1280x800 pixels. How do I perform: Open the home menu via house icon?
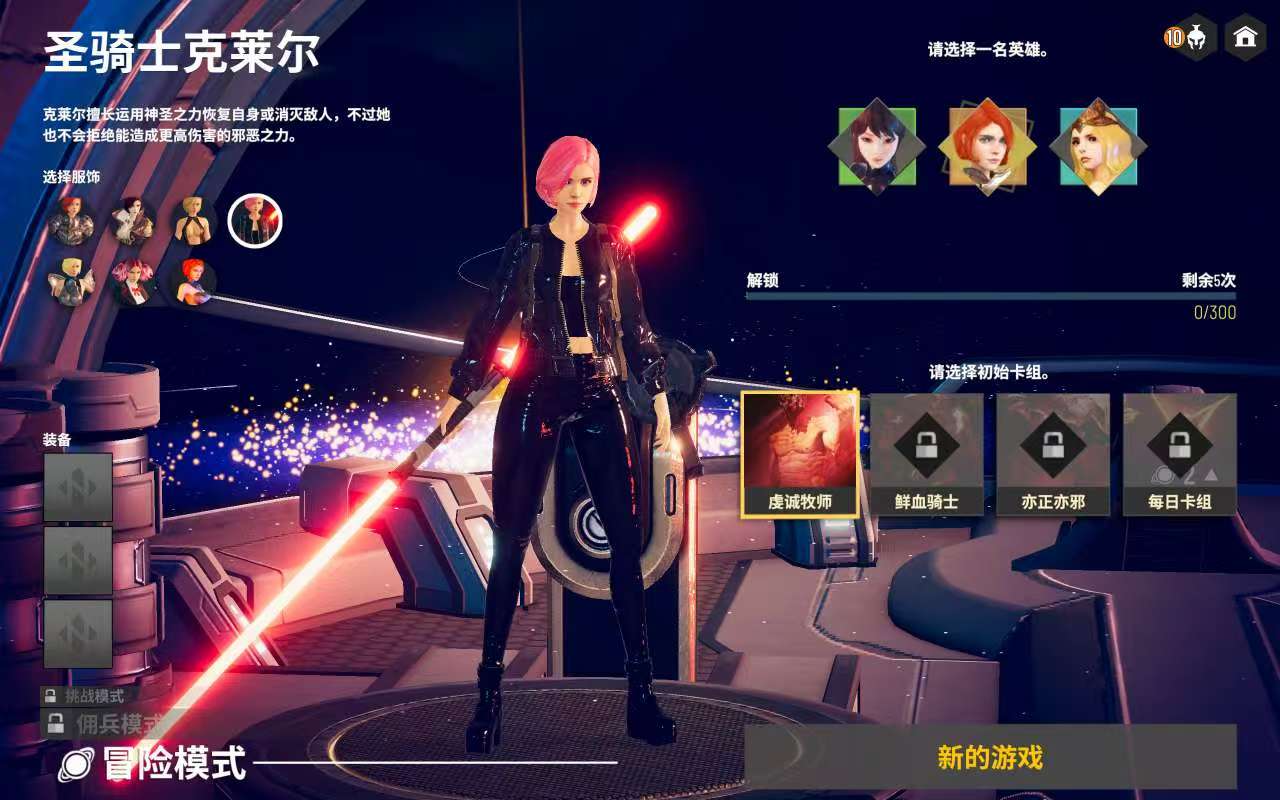coord(1245,38)
